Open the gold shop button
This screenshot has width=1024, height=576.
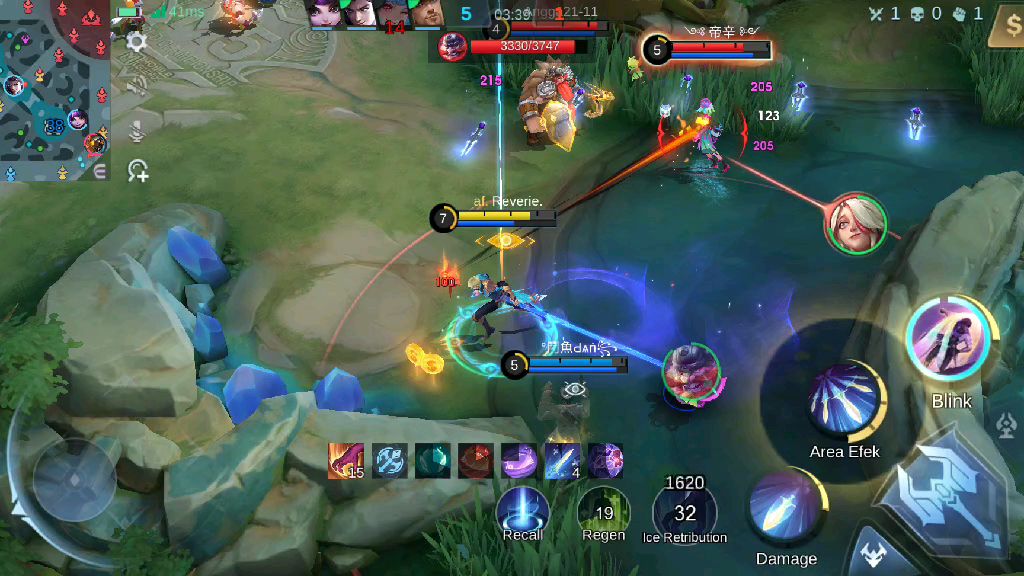(x=1004, y=27)
